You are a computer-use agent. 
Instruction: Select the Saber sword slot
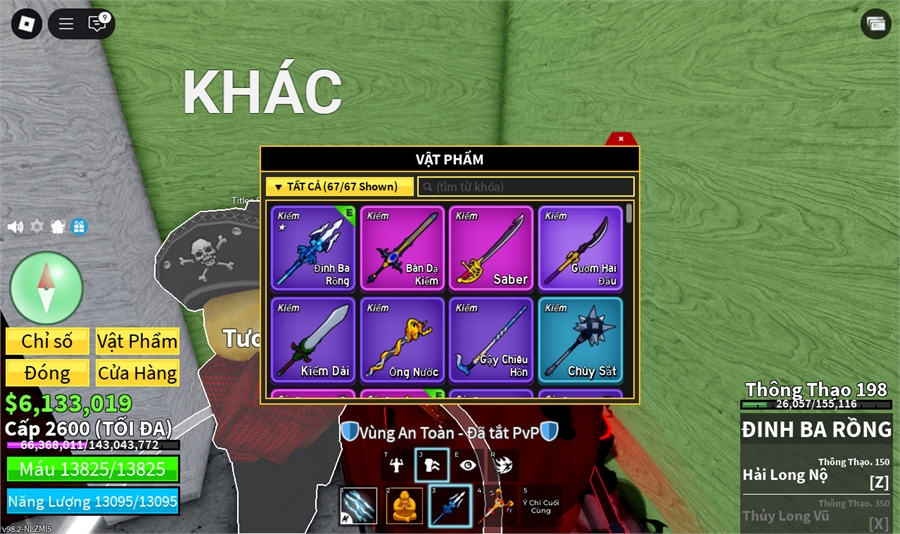point(491,248)
